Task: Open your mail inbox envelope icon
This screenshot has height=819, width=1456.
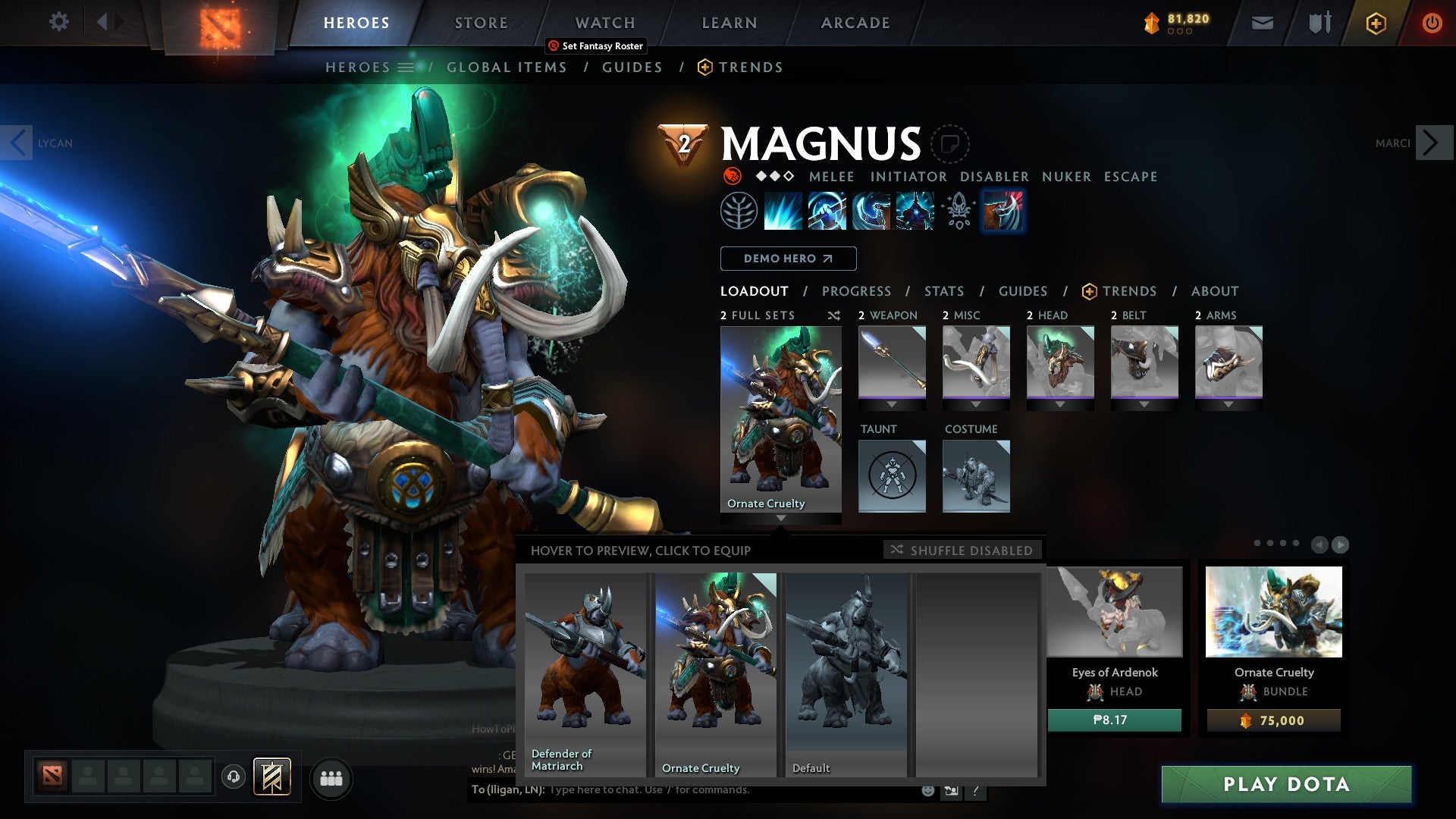Action: click(1263, 23)
